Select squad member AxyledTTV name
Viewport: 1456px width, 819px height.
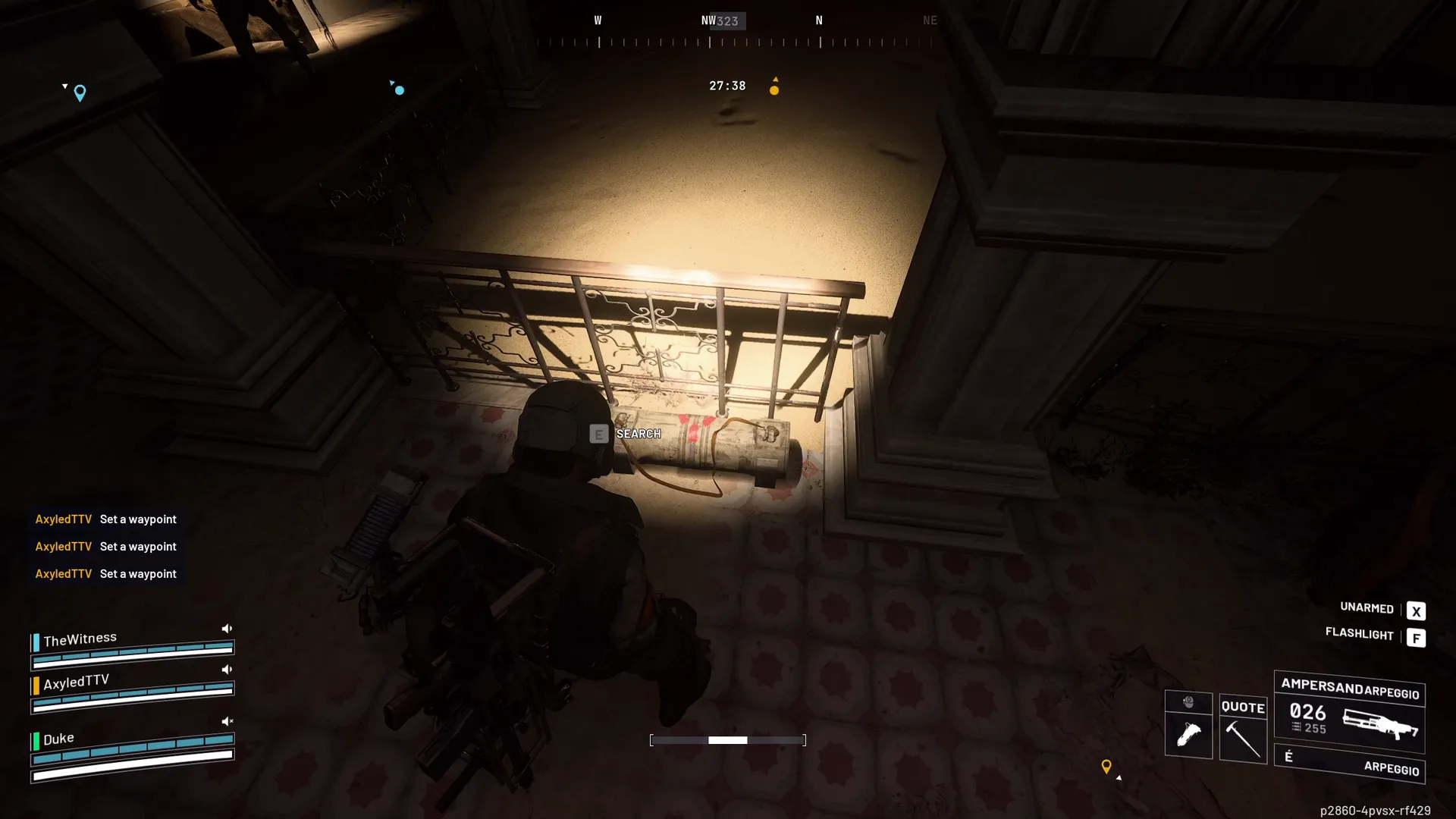pos(76,682)
